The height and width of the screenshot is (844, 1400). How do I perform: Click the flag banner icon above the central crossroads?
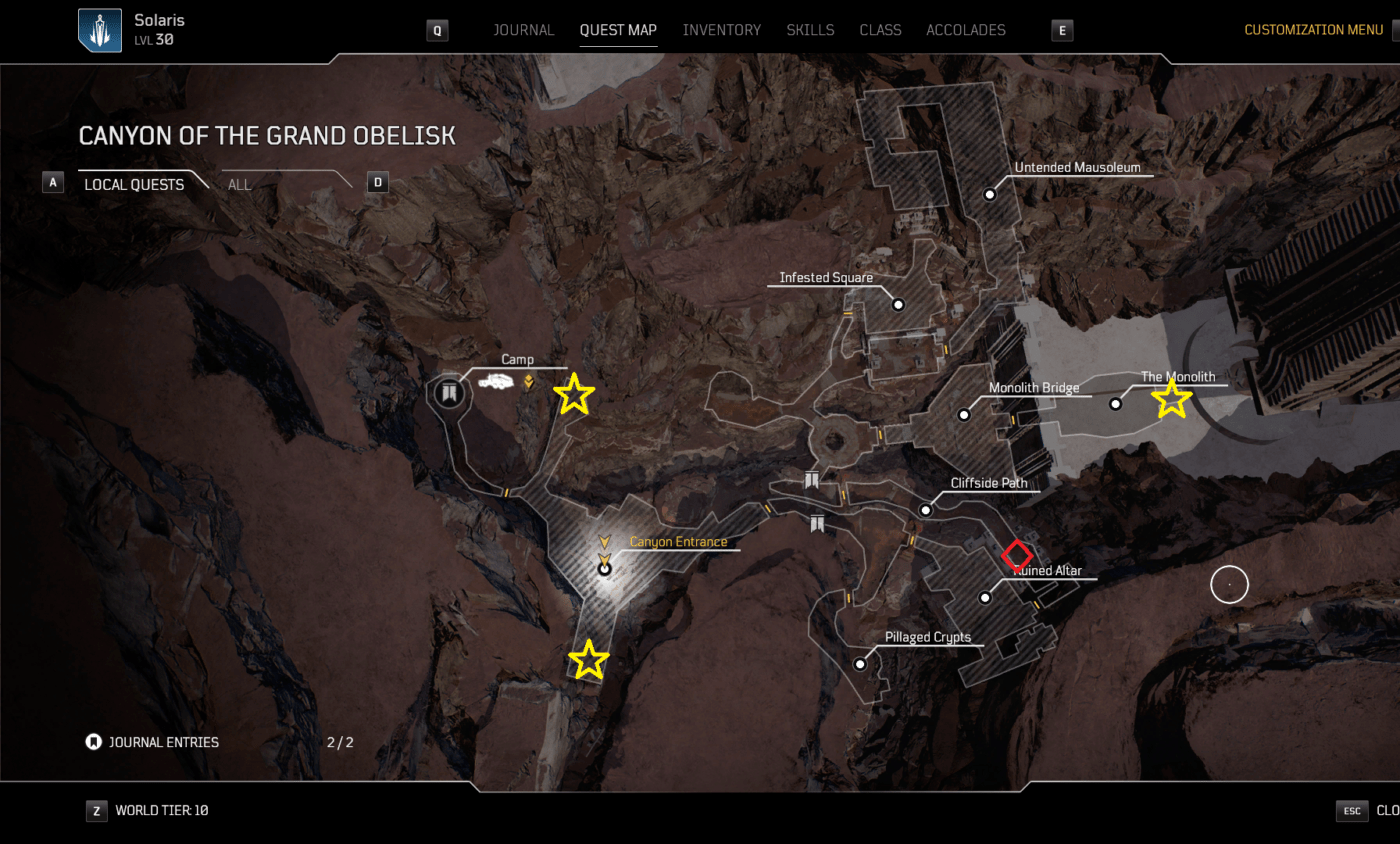(812, 479)
